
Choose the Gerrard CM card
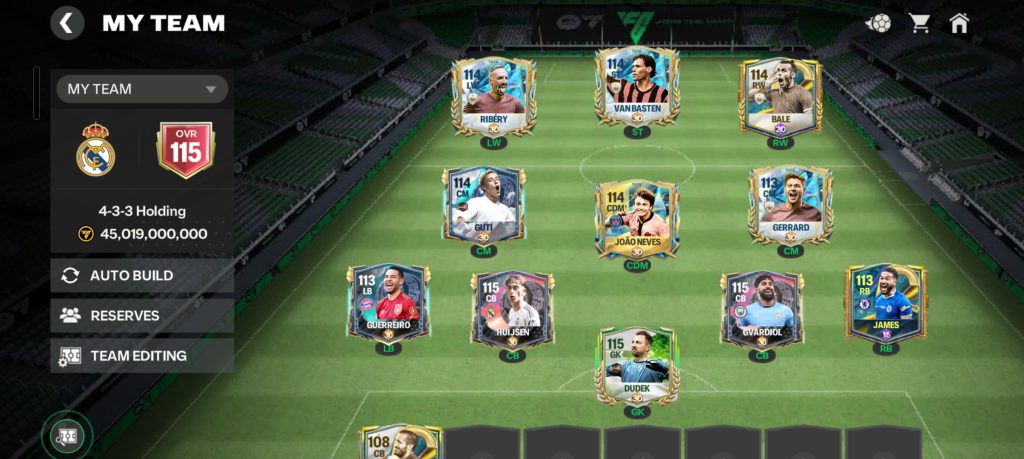pyautogui.click(x=790, y=205)
